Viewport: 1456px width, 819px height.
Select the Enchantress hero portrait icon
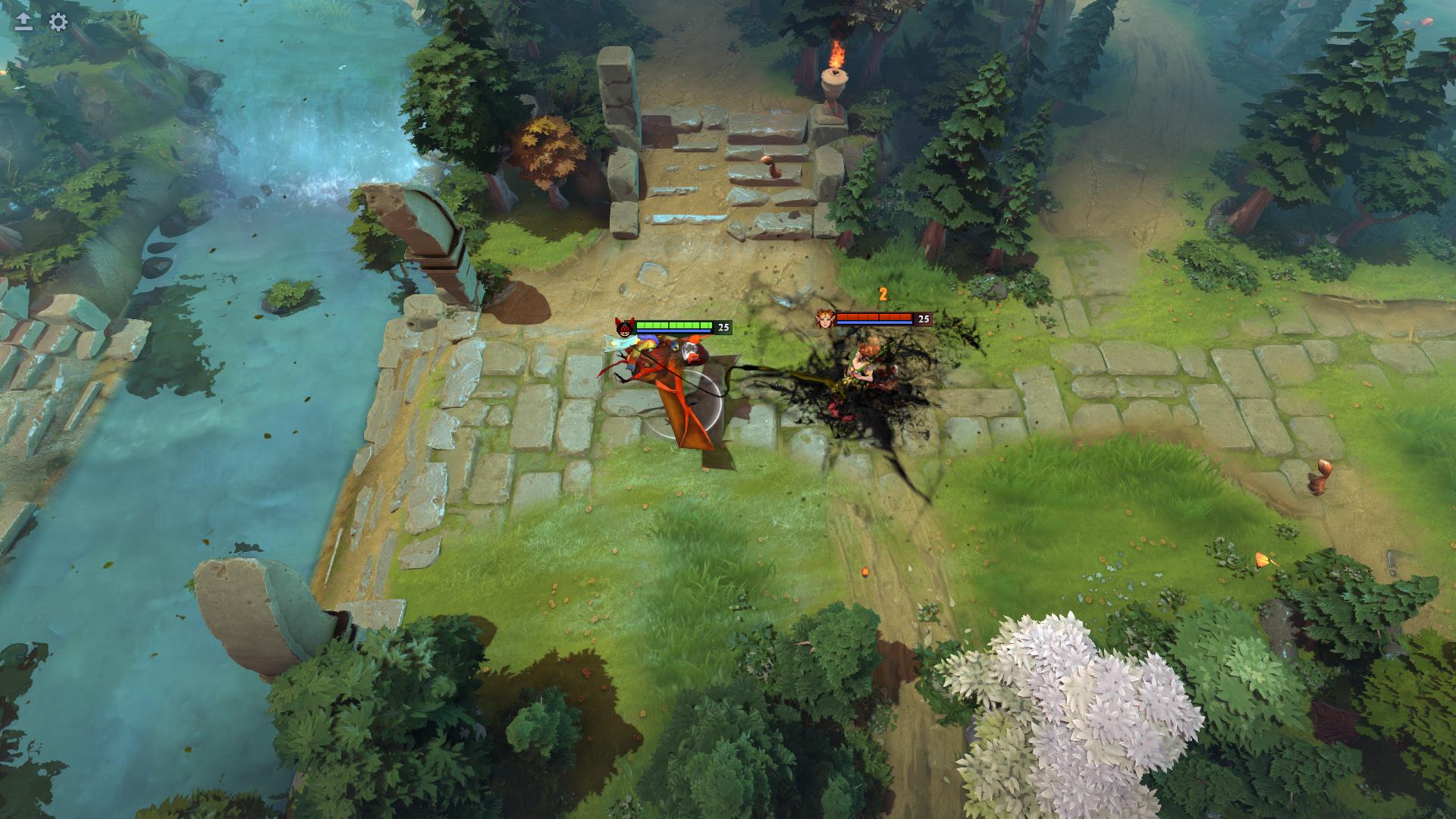click(x=824, y=318)
